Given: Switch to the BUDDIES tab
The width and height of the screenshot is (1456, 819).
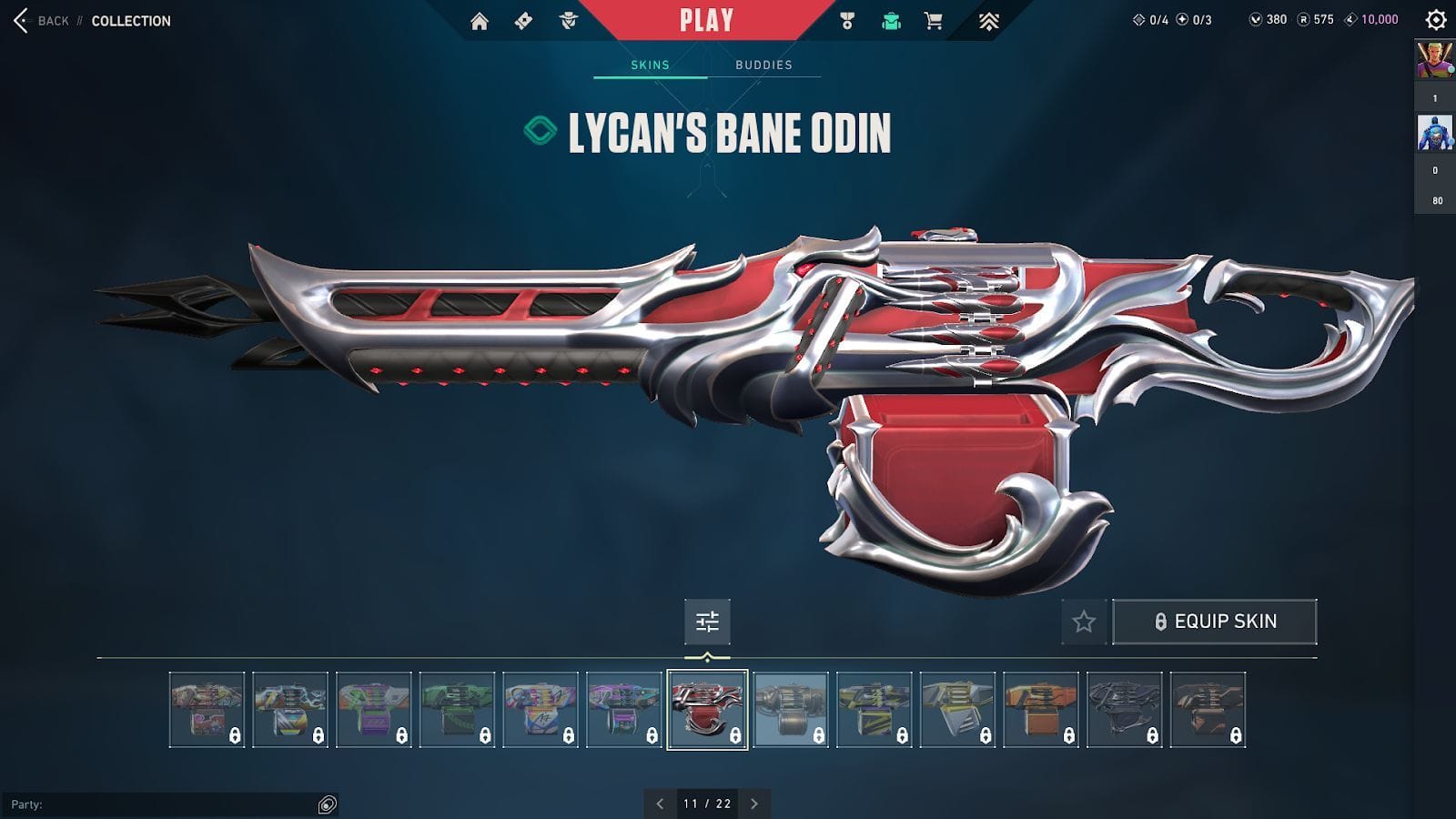Looking at the screenshot, I should click(x=763, y=65).
